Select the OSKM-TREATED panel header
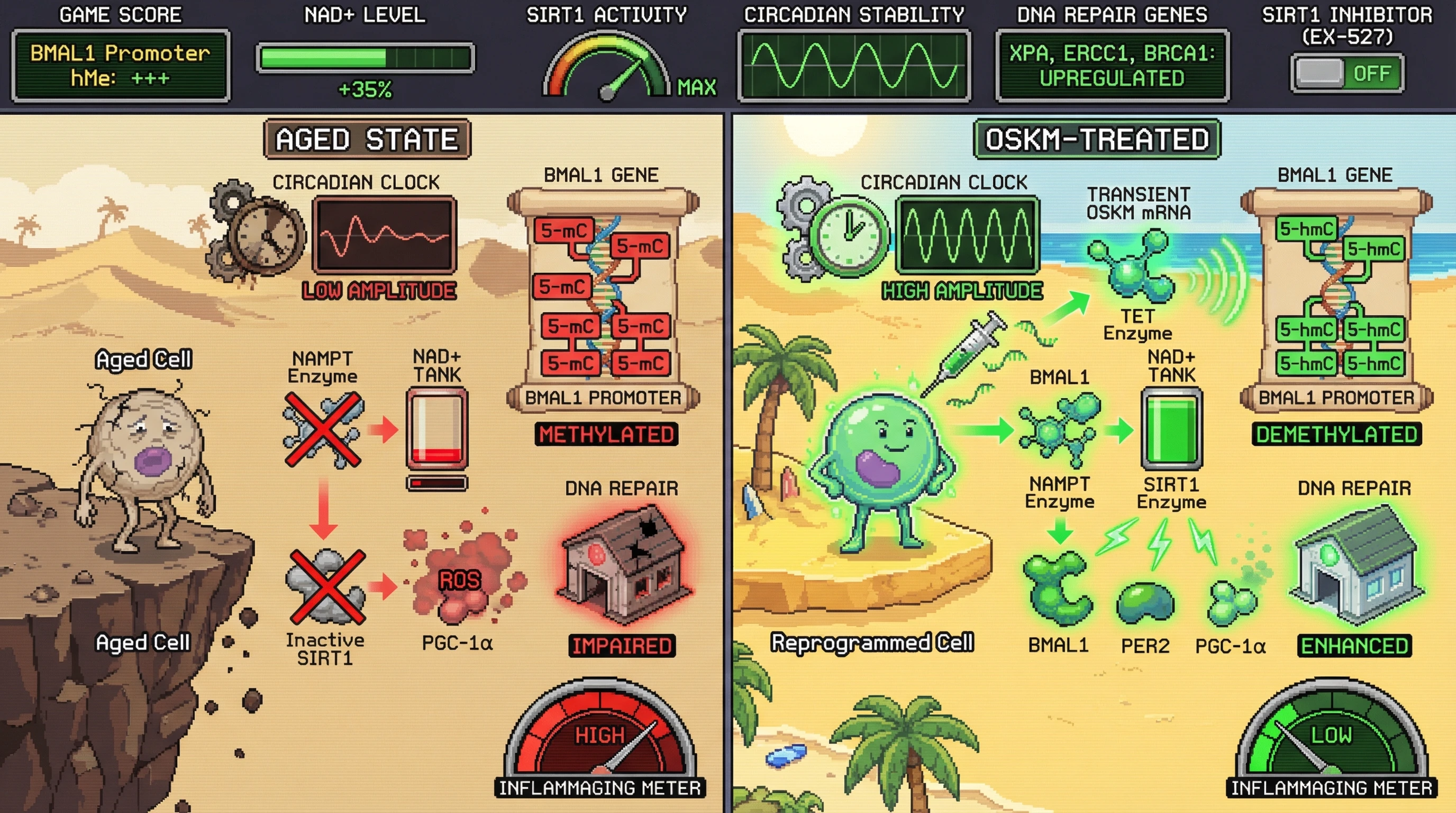 coord(1096,139)
